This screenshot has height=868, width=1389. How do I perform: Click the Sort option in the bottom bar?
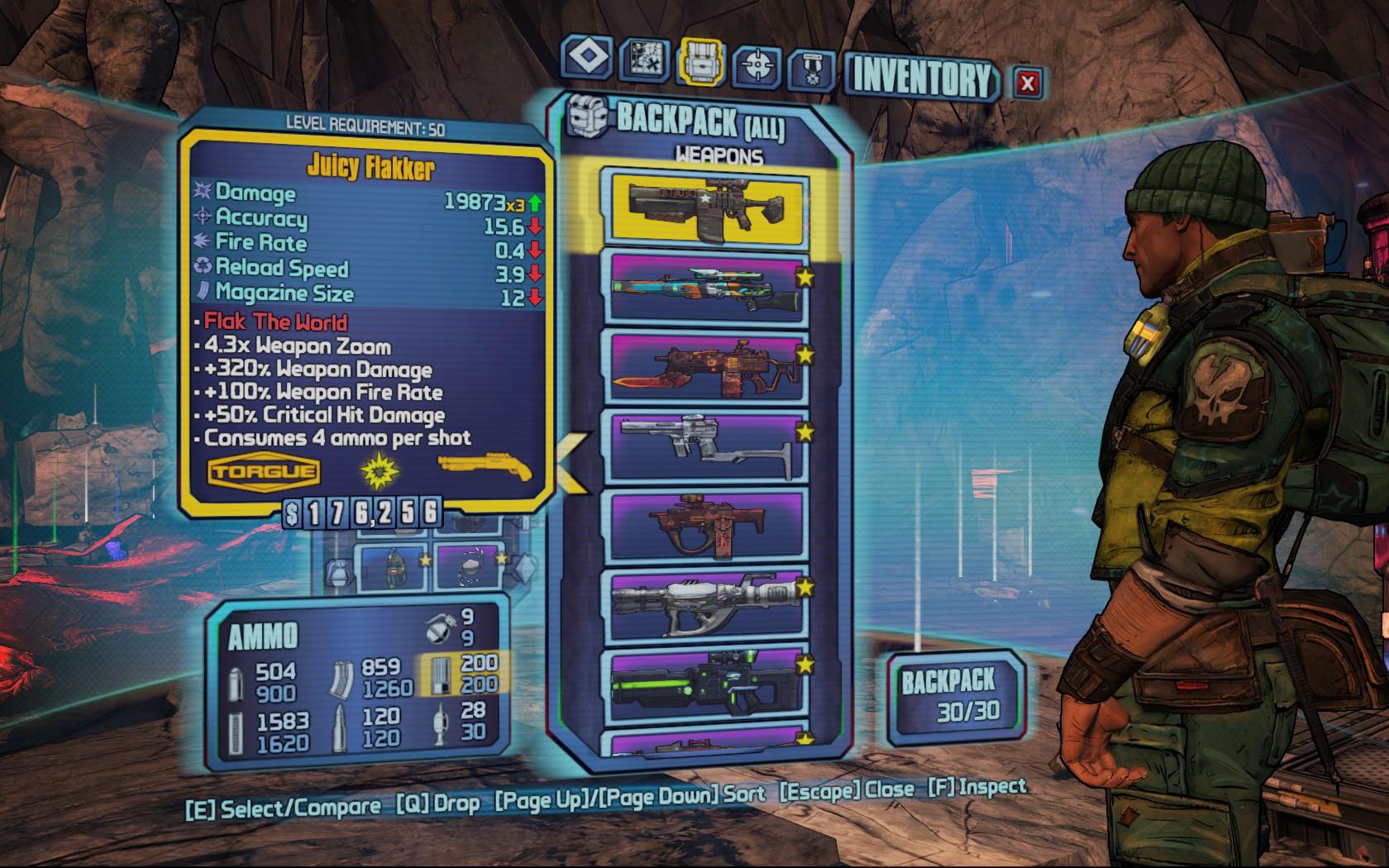pos(630,797)
